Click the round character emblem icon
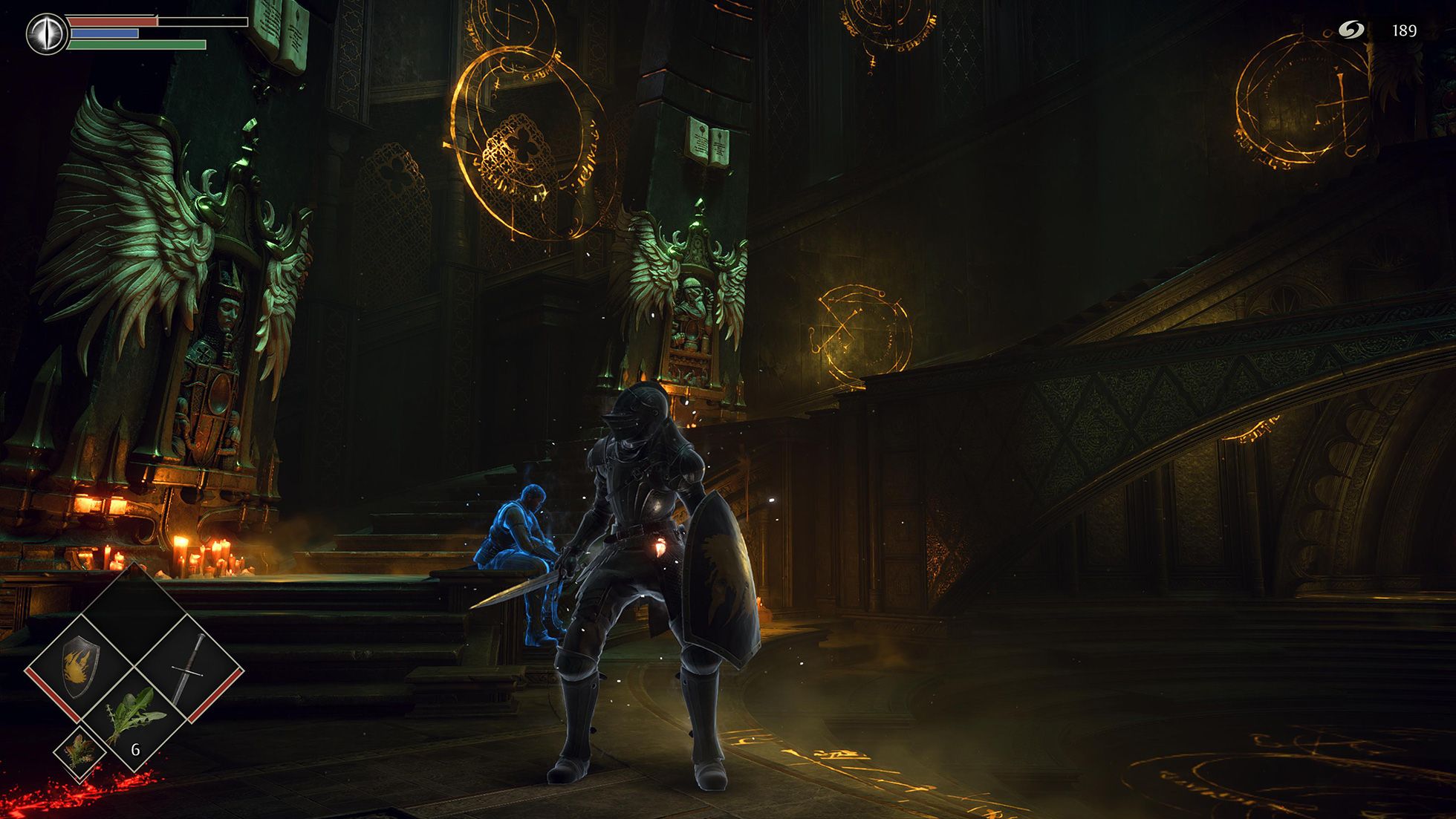This screenshot has width=1456, height=819. click(46, 33)
